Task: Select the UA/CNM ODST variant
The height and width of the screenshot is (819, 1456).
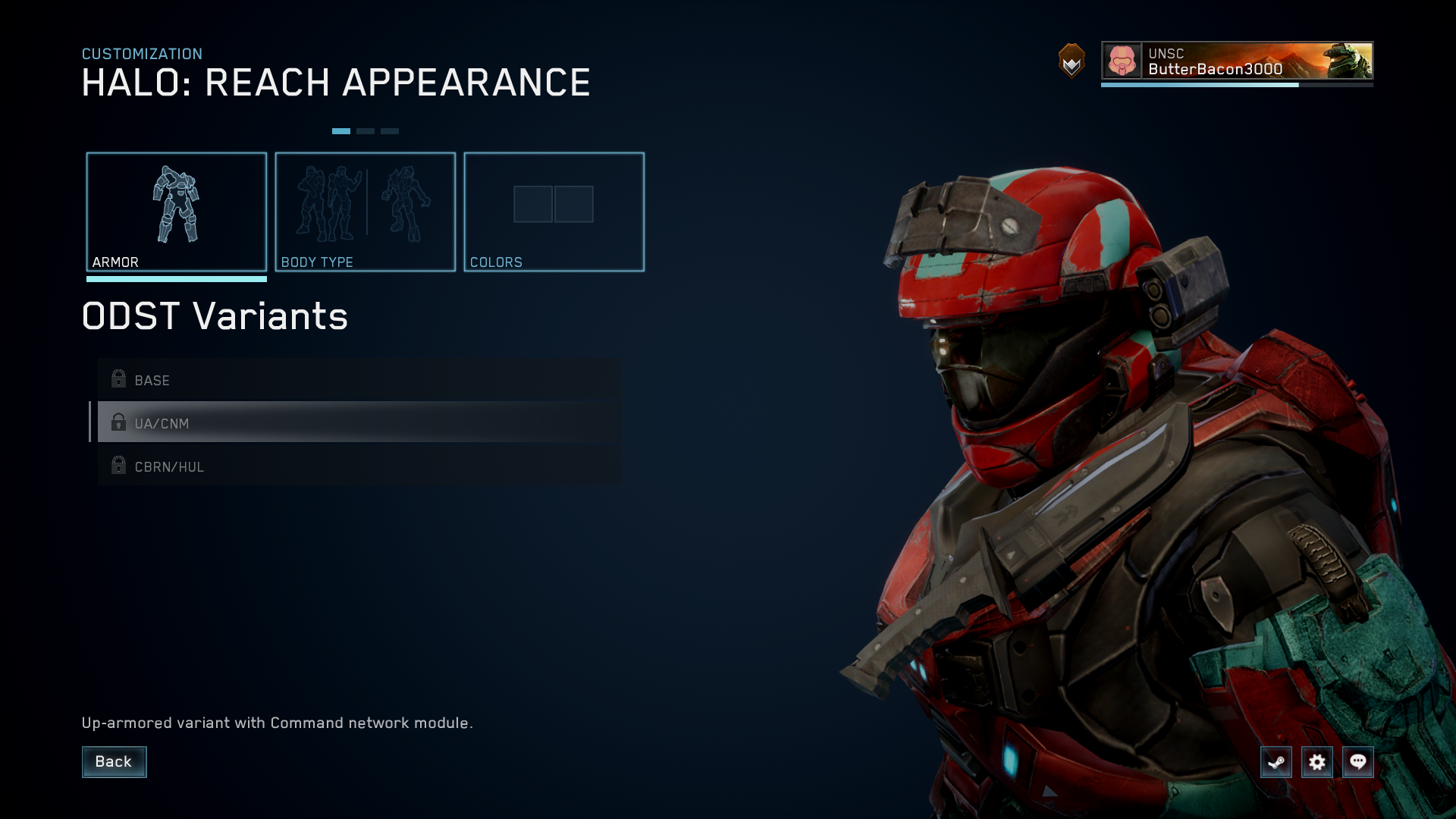Action: coord(303,422)
